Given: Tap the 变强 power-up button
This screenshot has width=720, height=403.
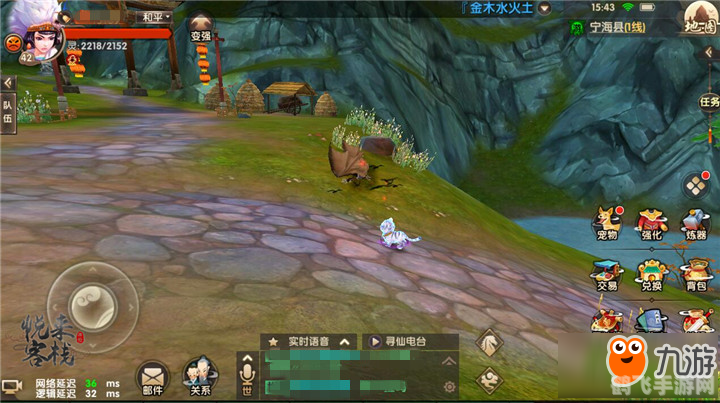Looking at the screenshot, I should pos(201,27).
